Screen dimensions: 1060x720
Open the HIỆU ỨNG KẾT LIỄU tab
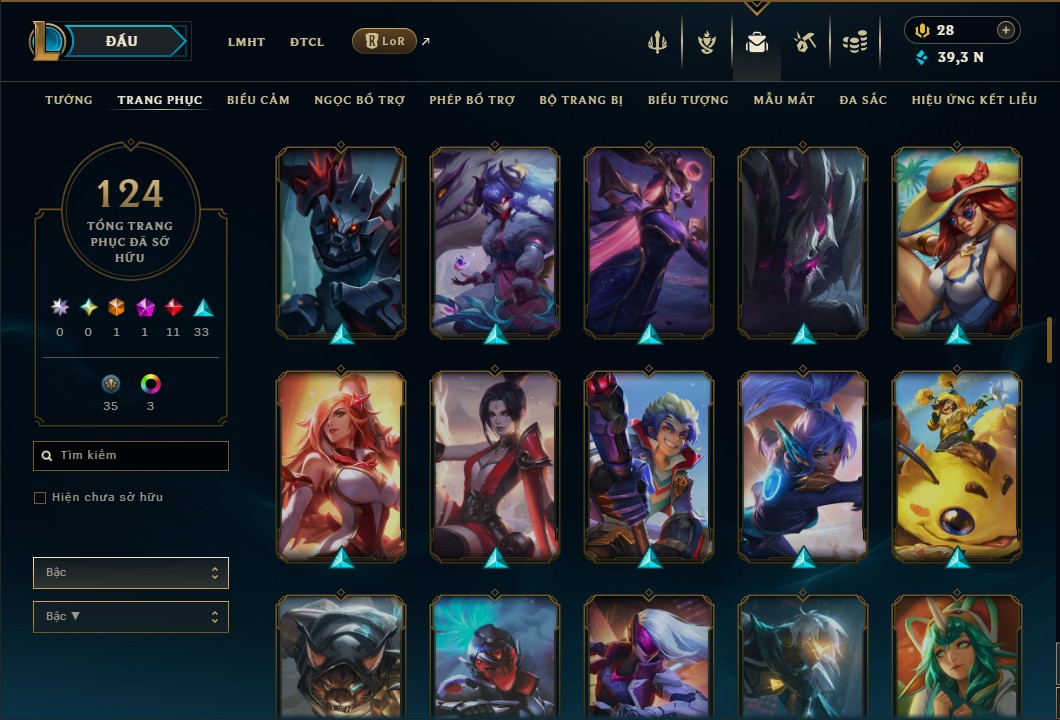coord(974,100)
